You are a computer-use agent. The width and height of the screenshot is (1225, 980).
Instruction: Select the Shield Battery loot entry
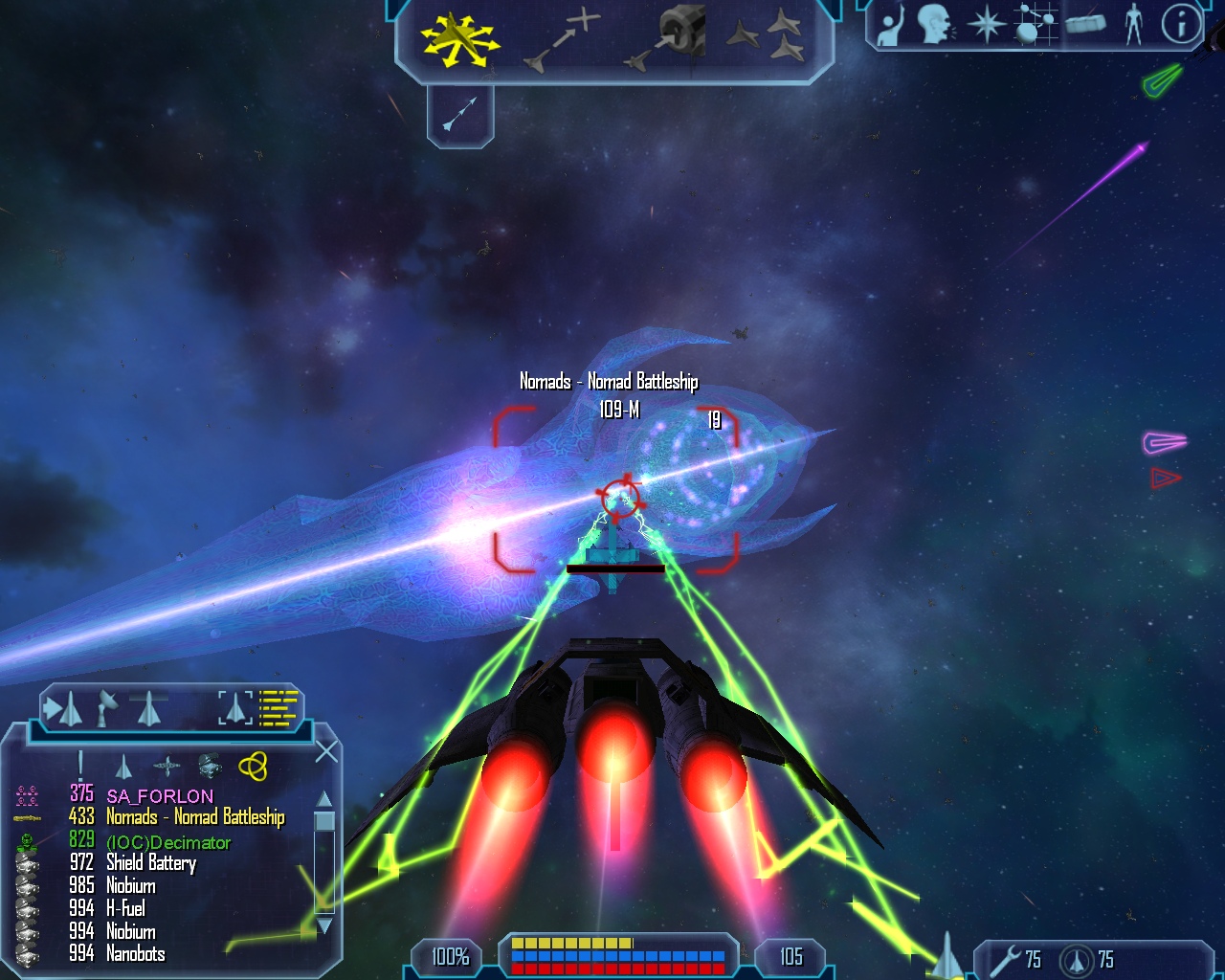click(x=150, y=863)
